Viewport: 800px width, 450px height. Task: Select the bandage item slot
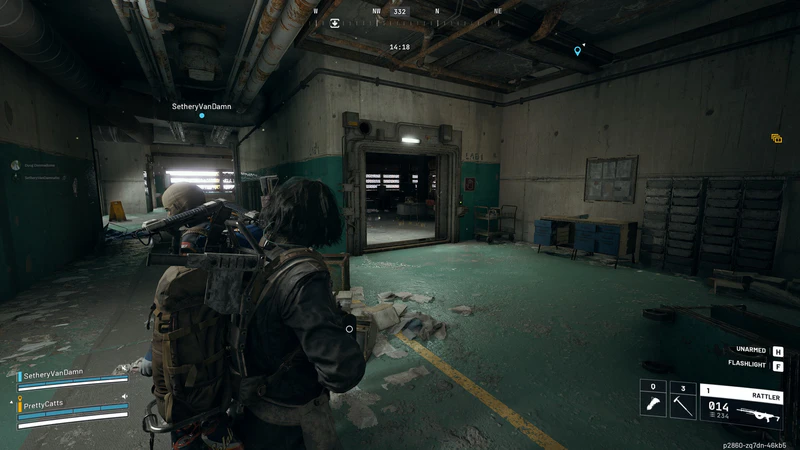tap(652, 400)
